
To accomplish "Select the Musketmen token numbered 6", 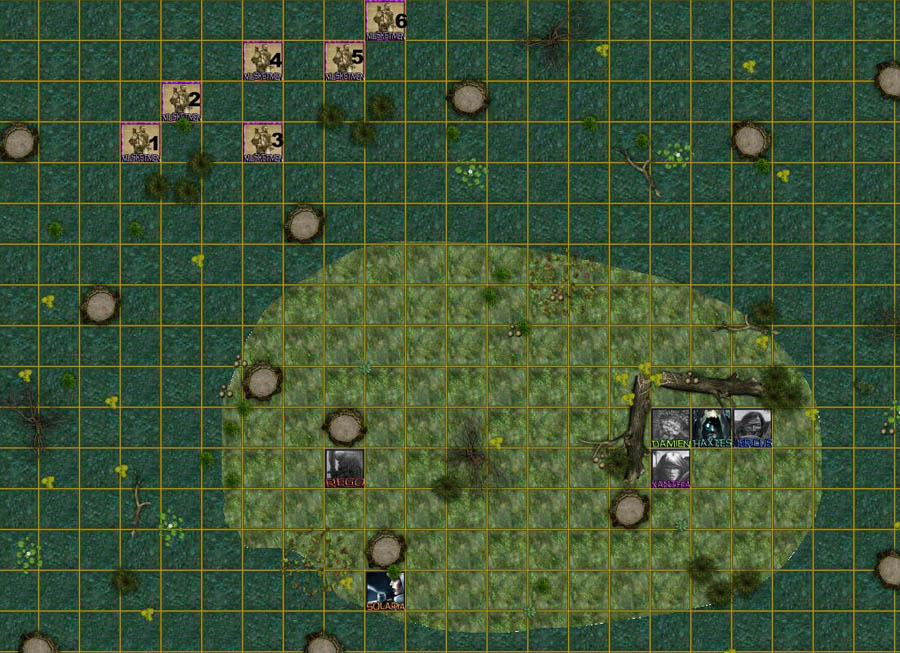I will click(x=385, y=20).
